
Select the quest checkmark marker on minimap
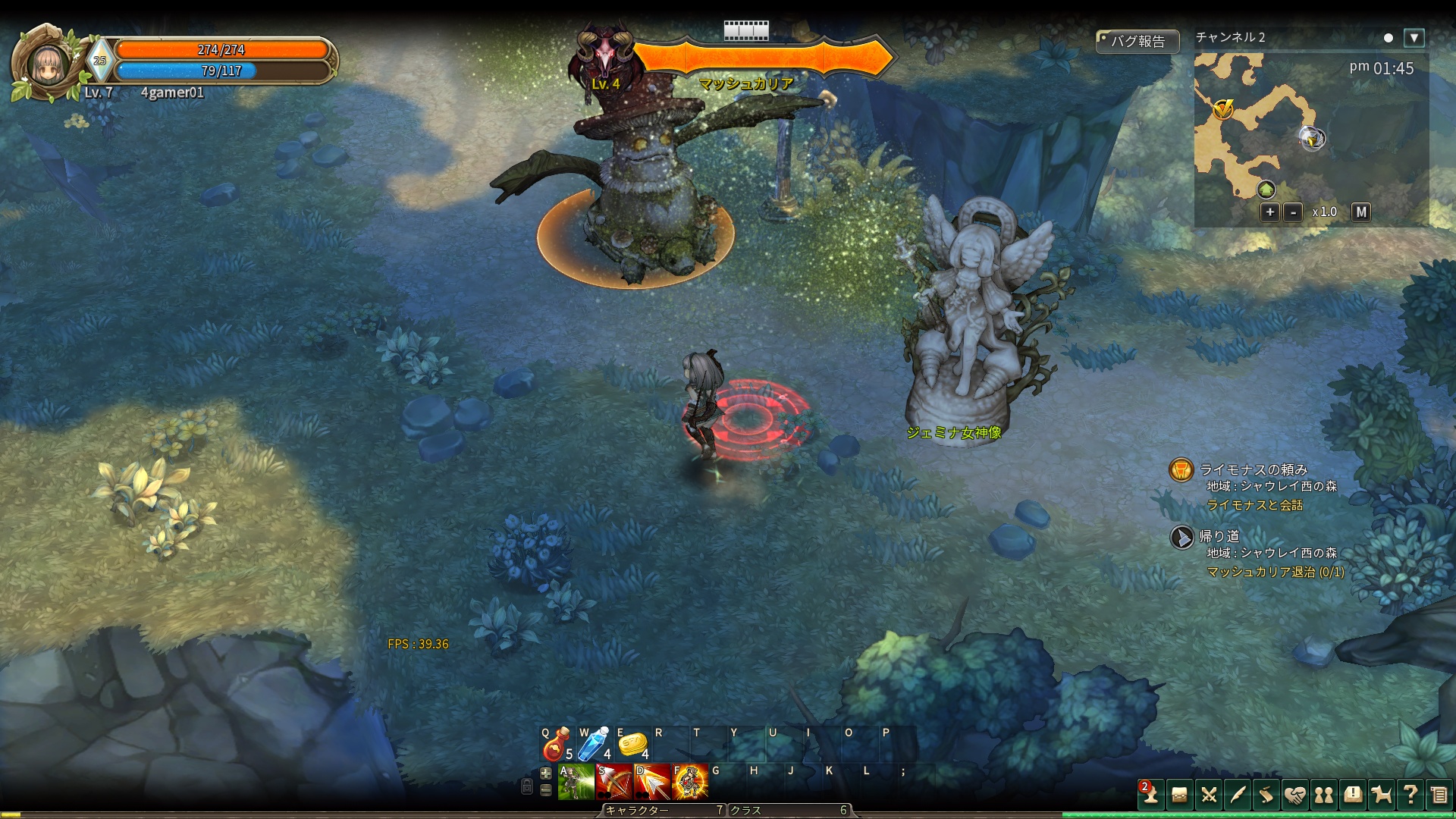click(x=1222, y=110)
